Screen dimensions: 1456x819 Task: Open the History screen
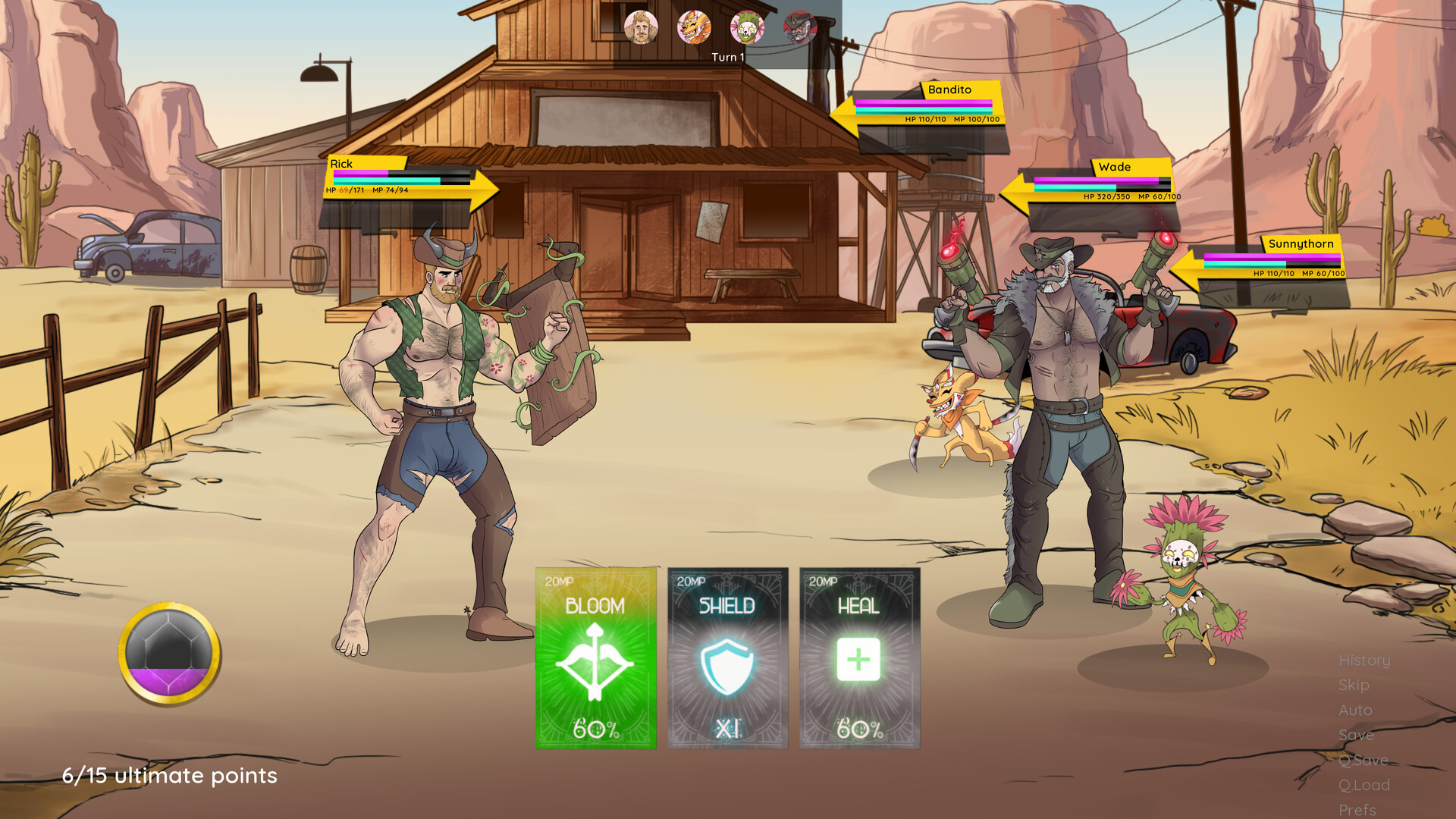(1364, 661)
